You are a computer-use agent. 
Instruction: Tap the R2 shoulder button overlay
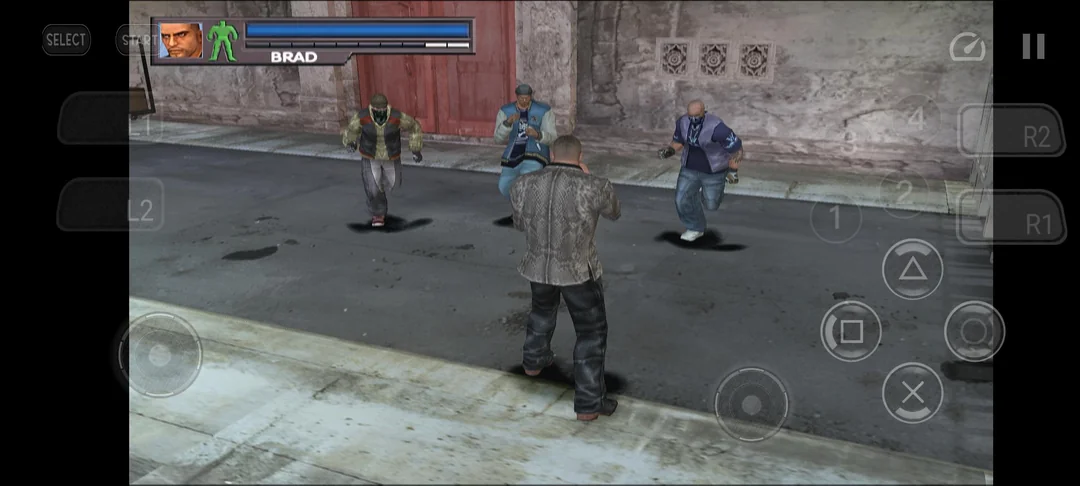tap(1010, 131)
